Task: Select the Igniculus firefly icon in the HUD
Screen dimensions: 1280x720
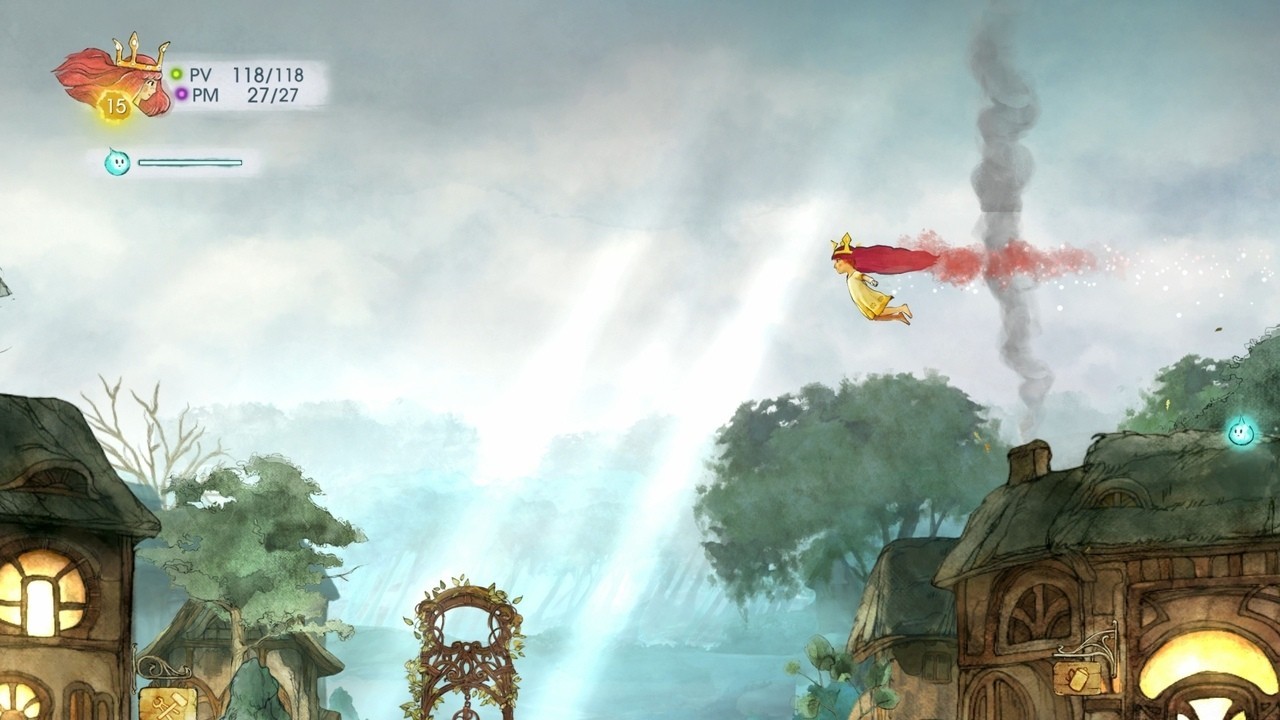Action: click(117, 162)
